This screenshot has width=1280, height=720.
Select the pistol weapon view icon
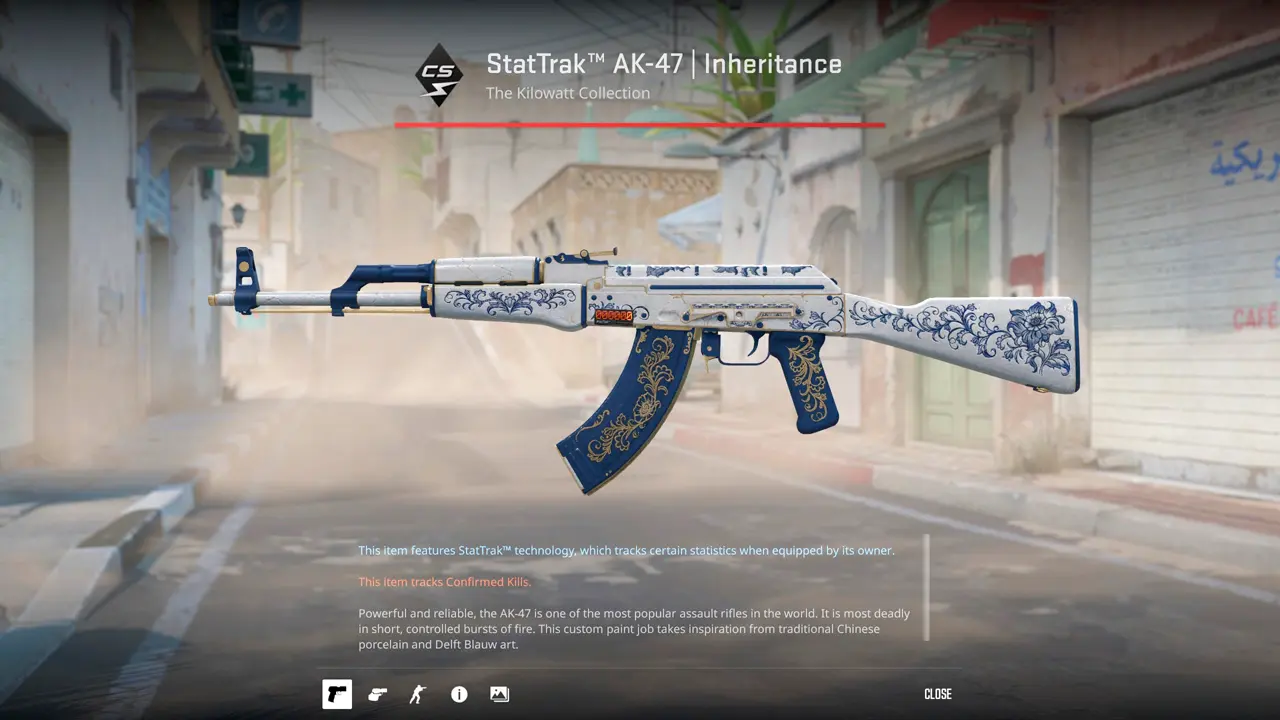(x=337, y=694)
